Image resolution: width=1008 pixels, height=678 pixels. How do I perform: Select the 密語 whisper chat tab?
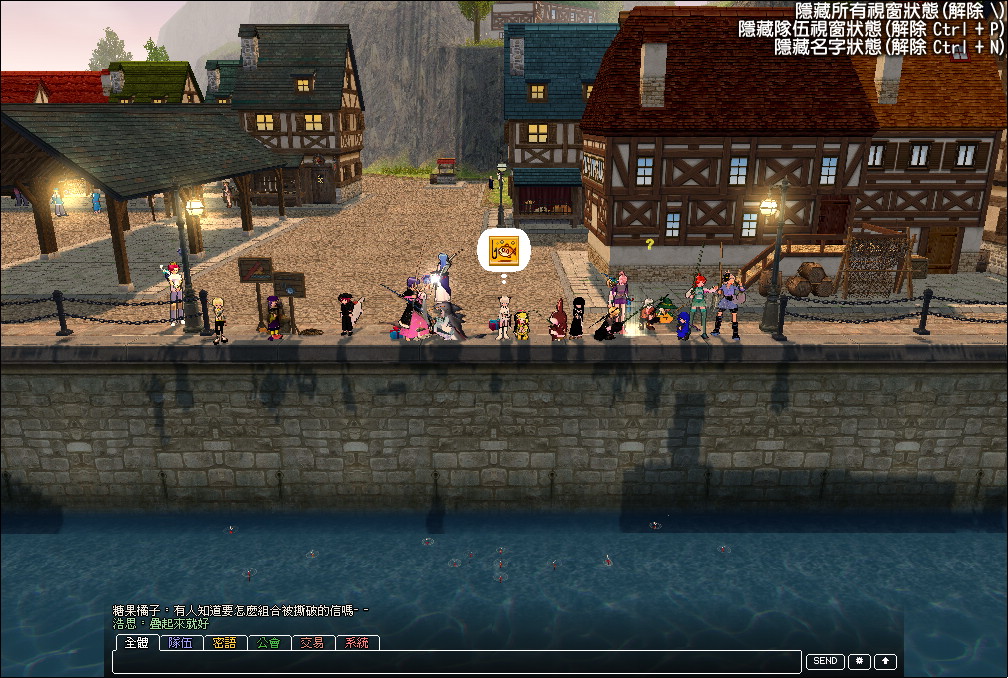(225, 643)
